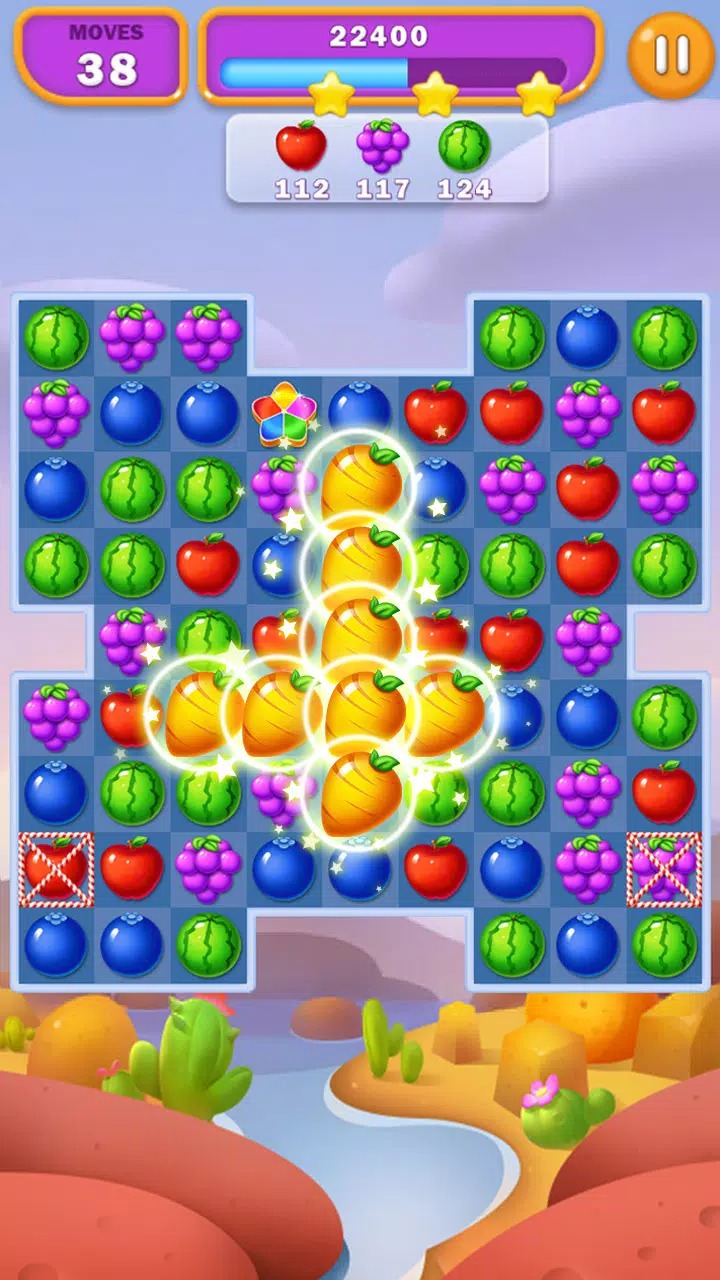
Task: Pause the game with the orange button
Action: coord(671,54)
